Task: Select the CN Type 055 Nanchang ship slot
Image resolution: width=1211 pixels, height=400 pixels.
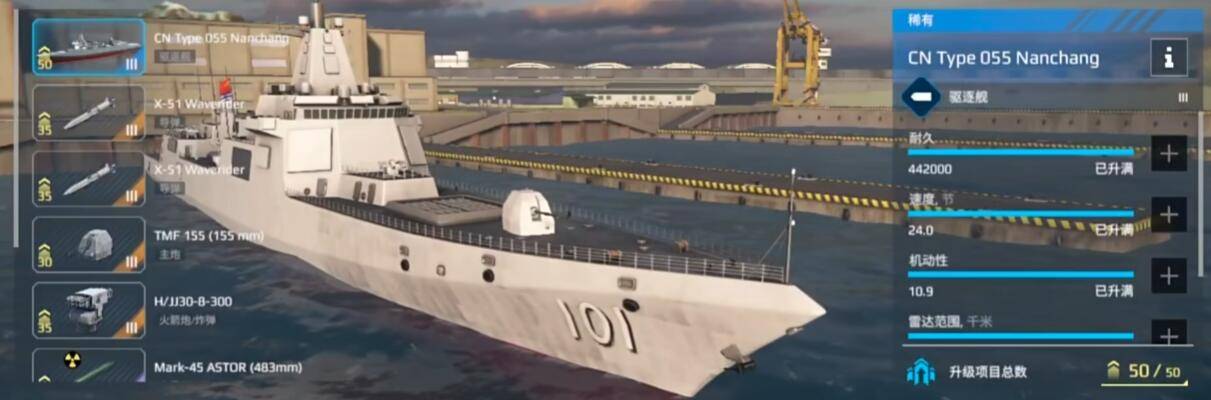Action: pos(89,47)
